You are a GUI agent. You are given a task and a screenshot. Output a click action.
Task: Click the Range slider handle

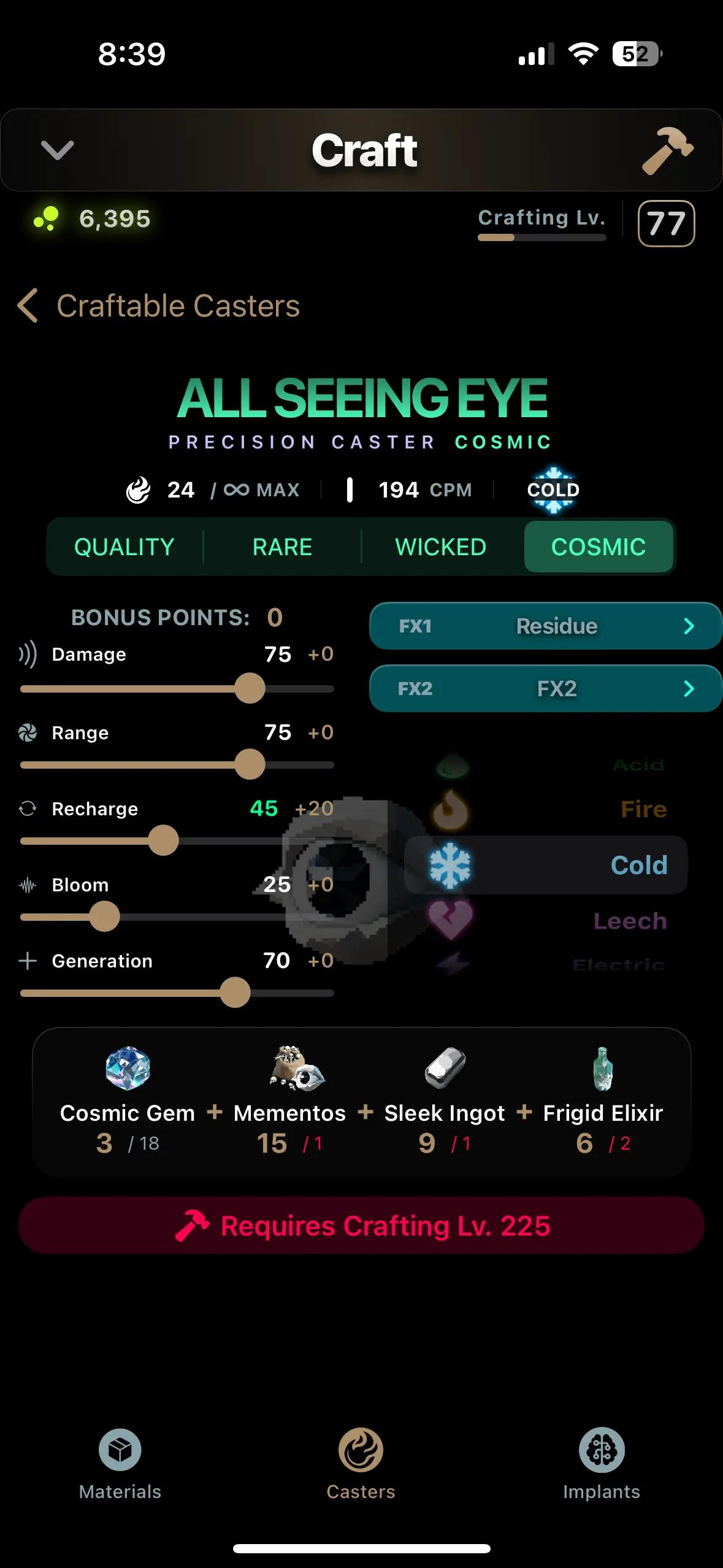tap(250, 764)
